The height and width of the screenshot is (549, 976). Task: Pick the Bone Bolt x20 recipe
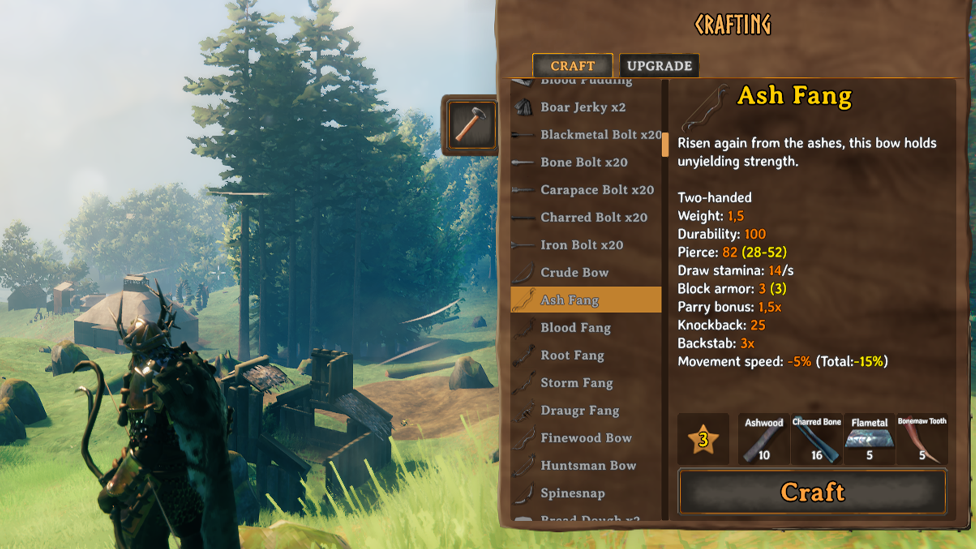tap(584, 162)
